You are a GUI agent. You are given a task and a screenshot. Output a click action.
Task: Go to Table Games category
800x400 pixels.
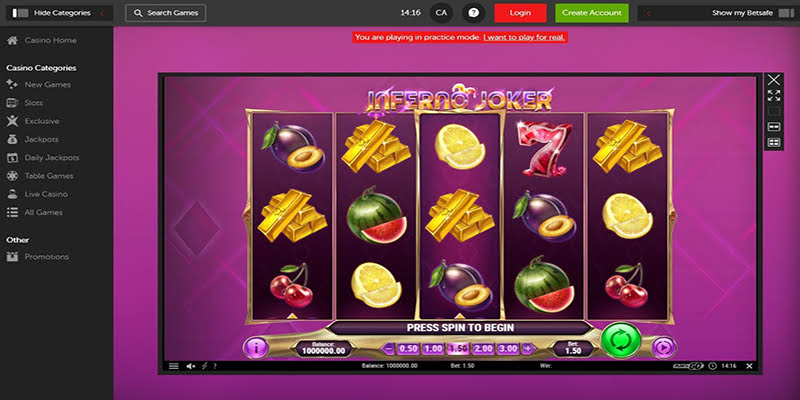(x=48, y=175)
